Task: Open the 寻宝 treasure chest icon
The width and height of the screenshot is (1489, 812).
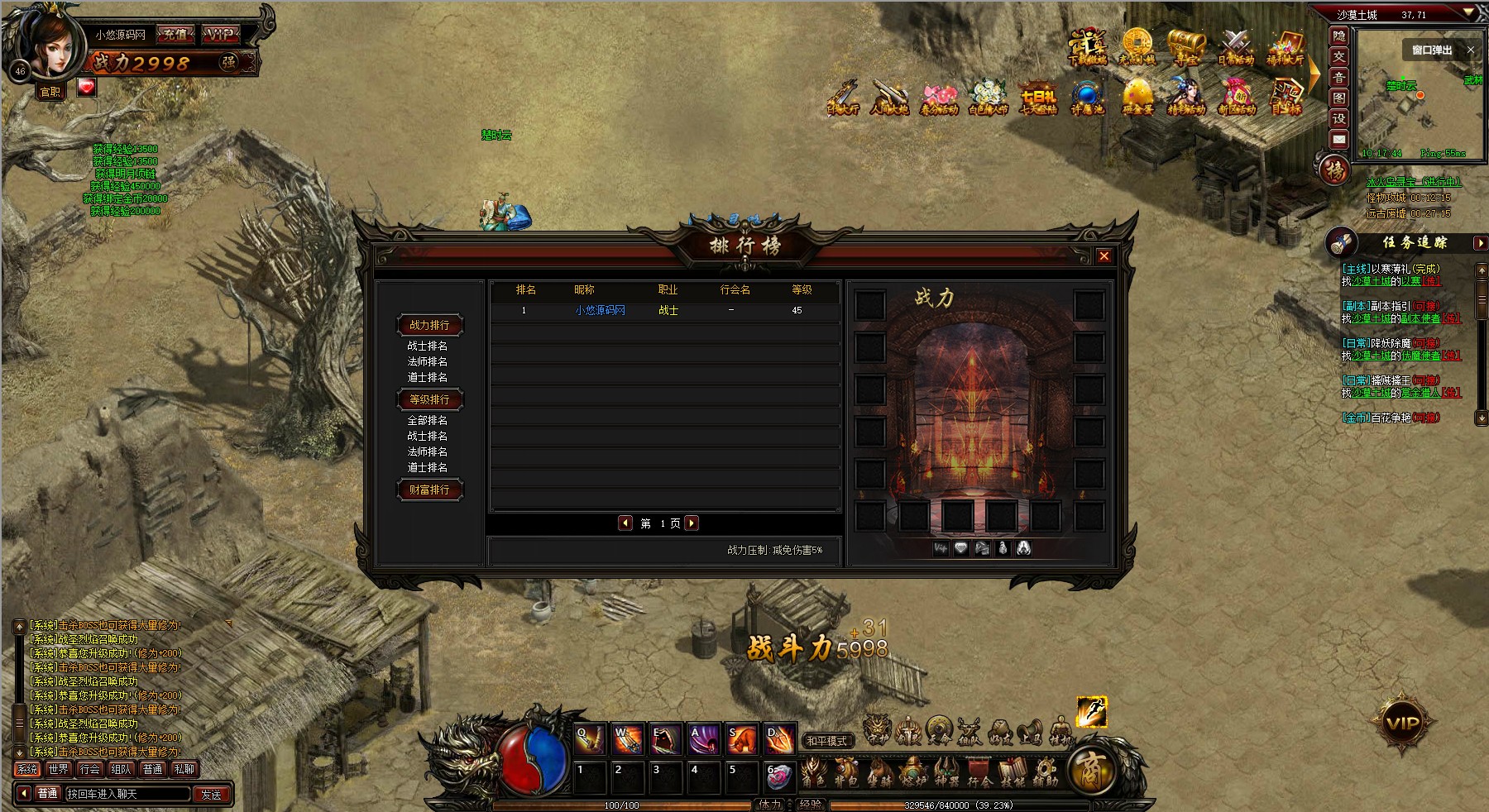Action: click(x=1186, y=45)
